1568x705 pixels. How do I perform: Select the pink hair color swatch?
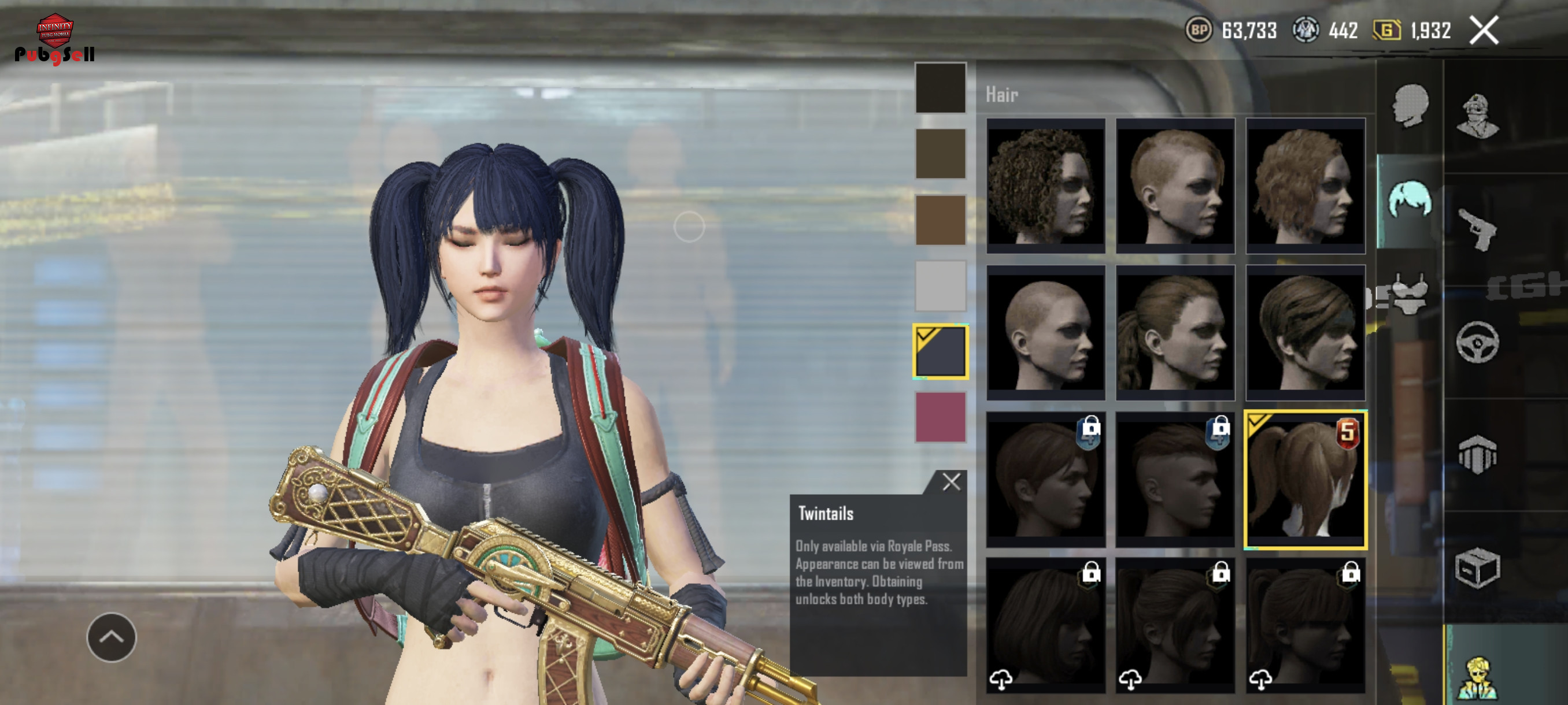tap(940, 417)
